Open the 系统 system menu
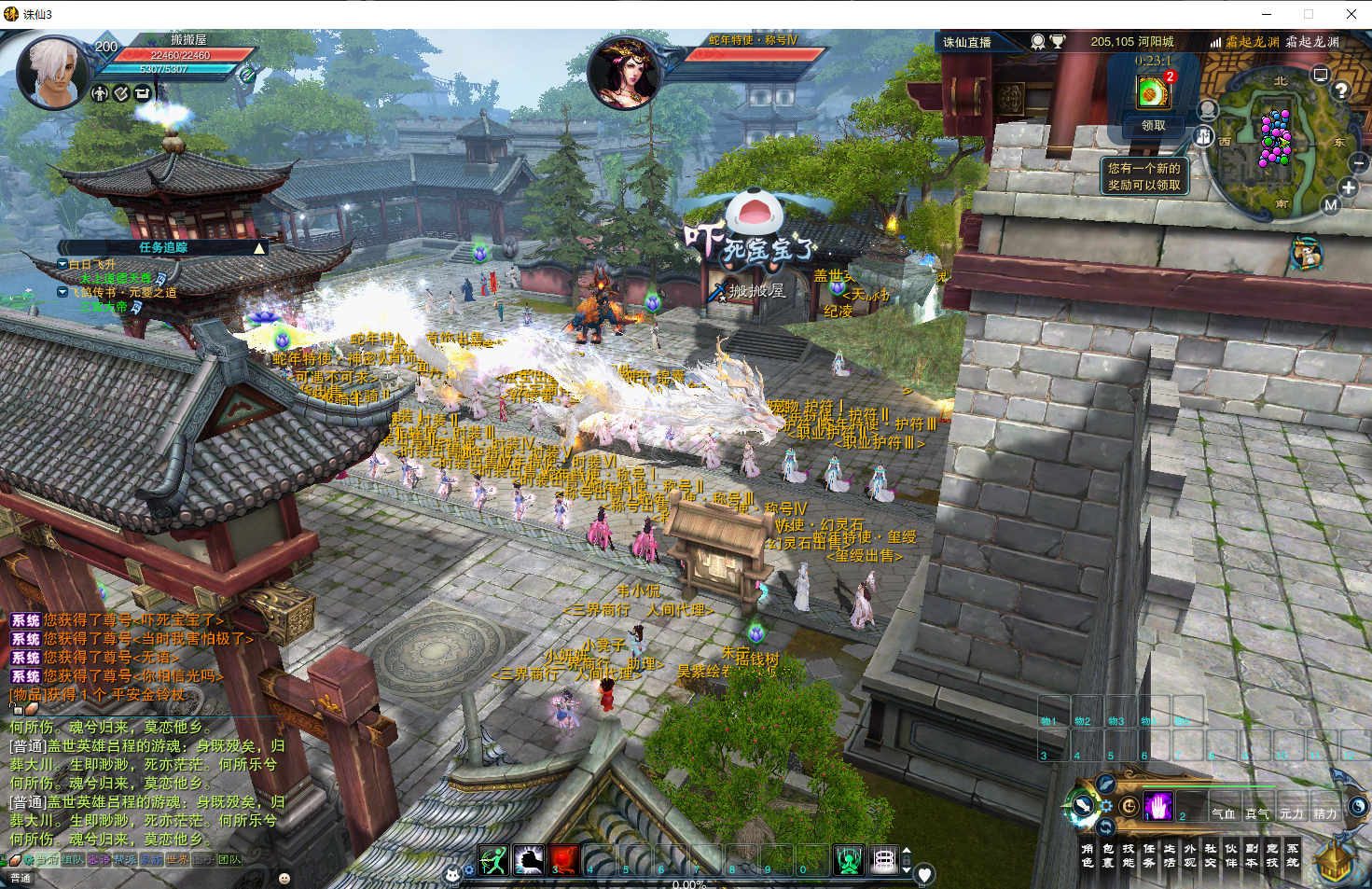The height and width of the screenshot is (889, 1372). click(x=1293, y=855)
